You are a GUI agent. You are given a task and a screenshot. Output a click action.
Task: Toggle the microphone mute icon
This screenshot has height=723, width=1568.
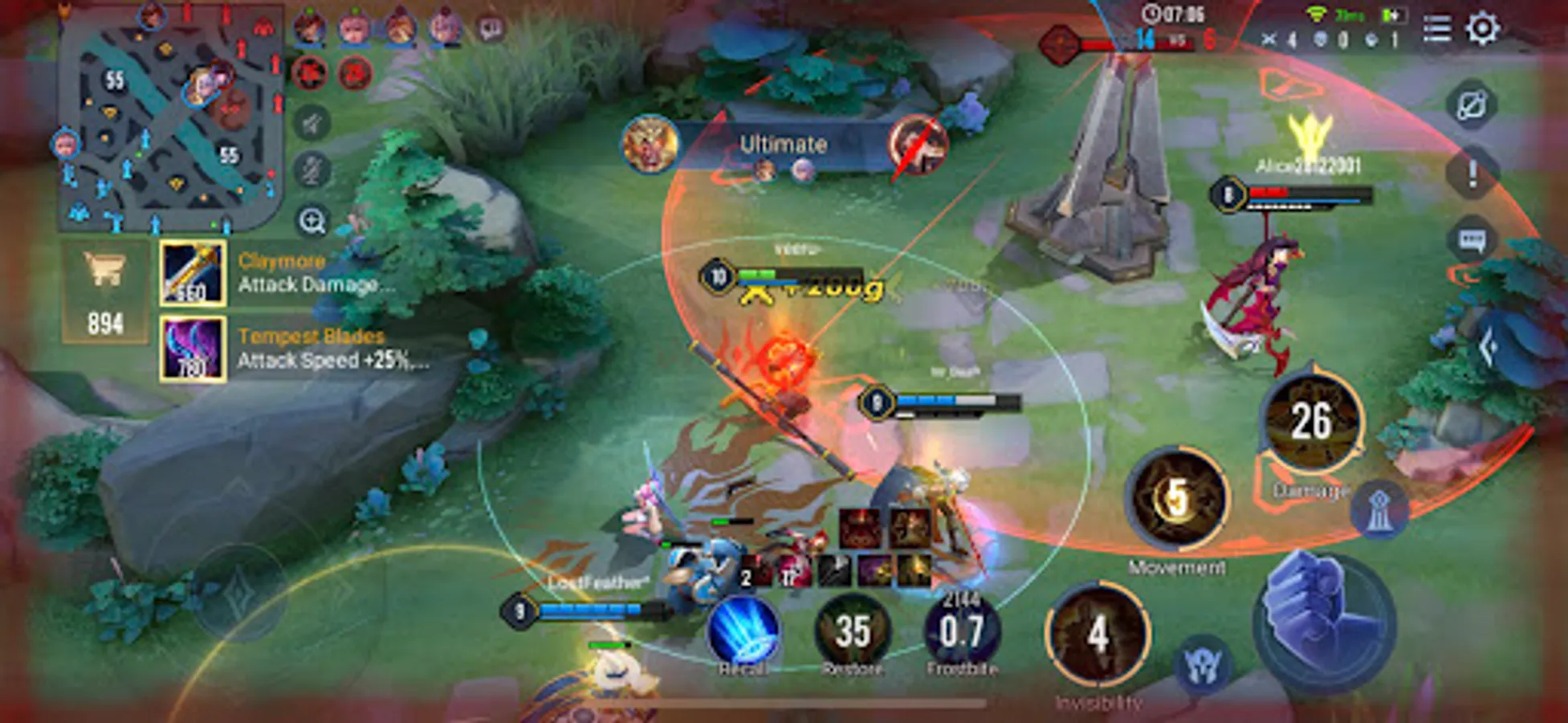(312, 166)
